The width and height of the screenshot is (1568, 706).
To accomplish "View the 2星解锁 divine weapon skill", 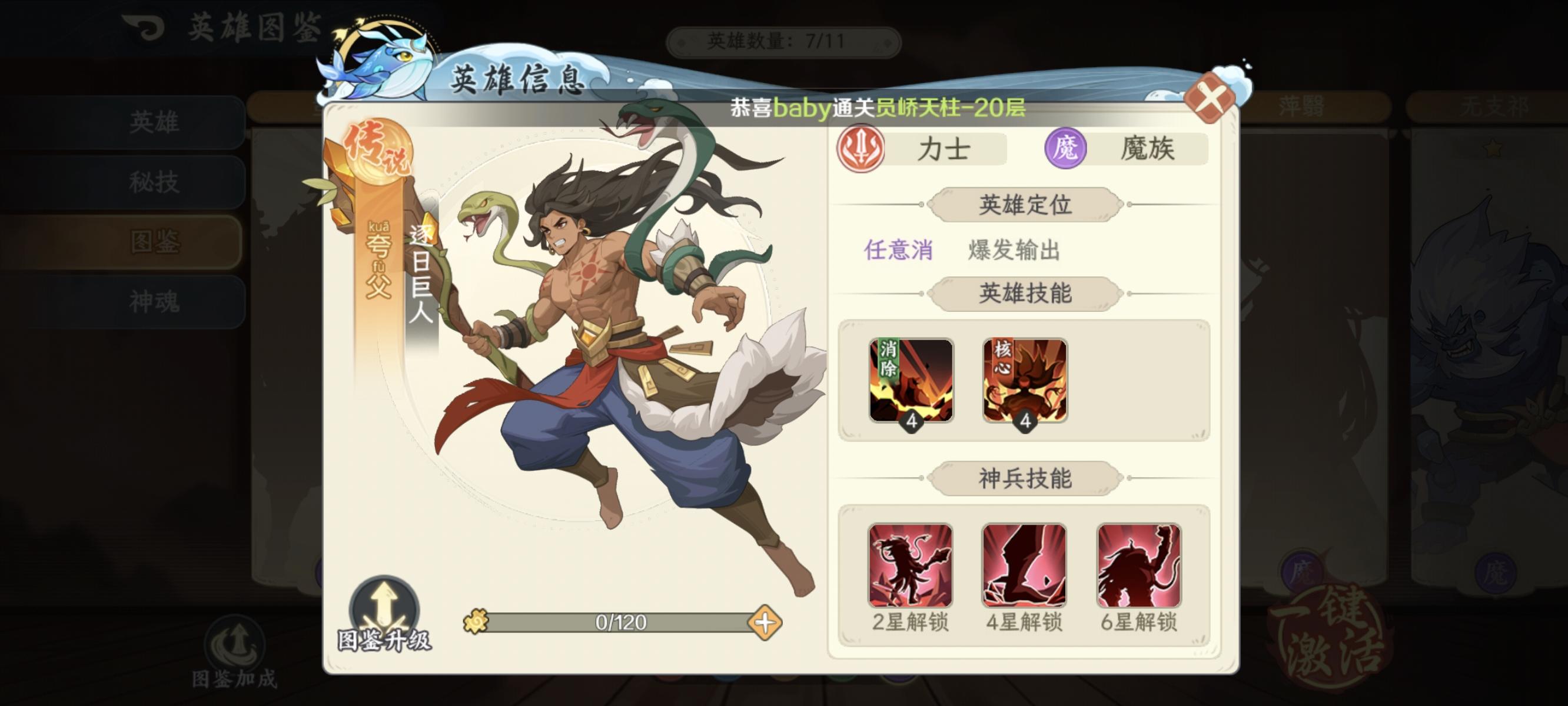I will pyautogui.click(x=912, y=567).
